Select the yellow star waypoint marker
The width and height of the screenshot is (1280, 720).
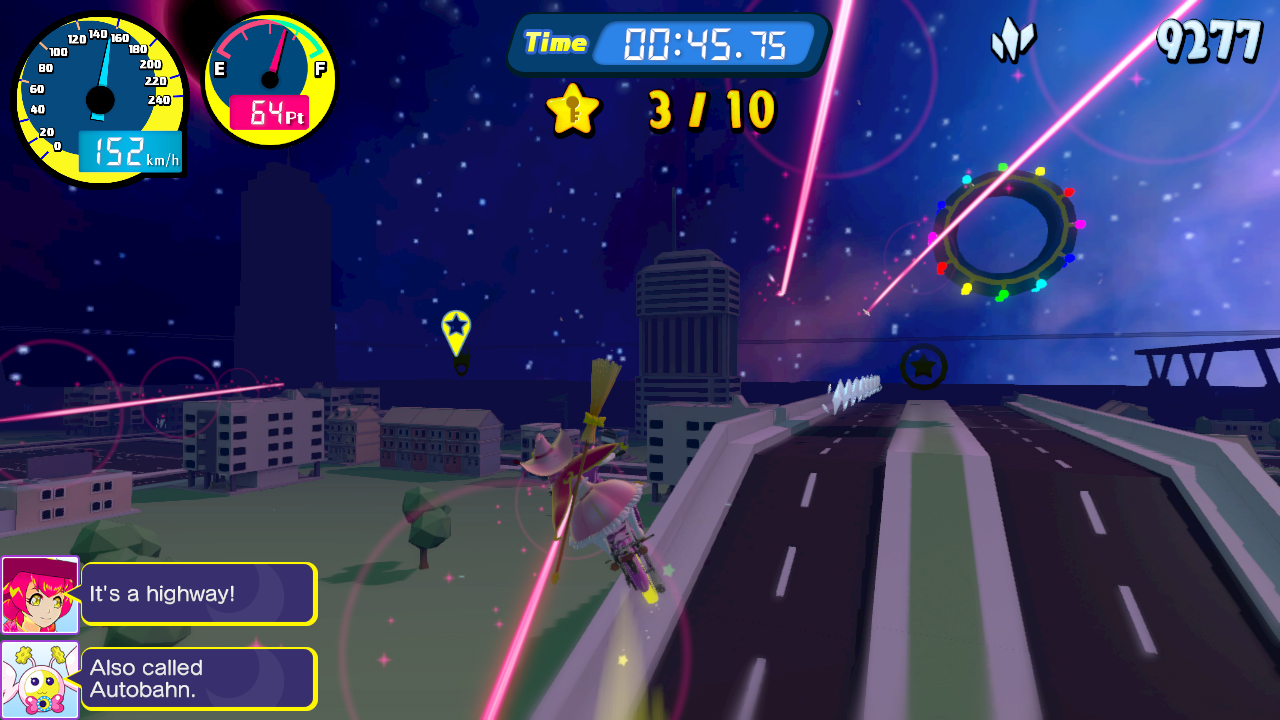pos(456,331)
